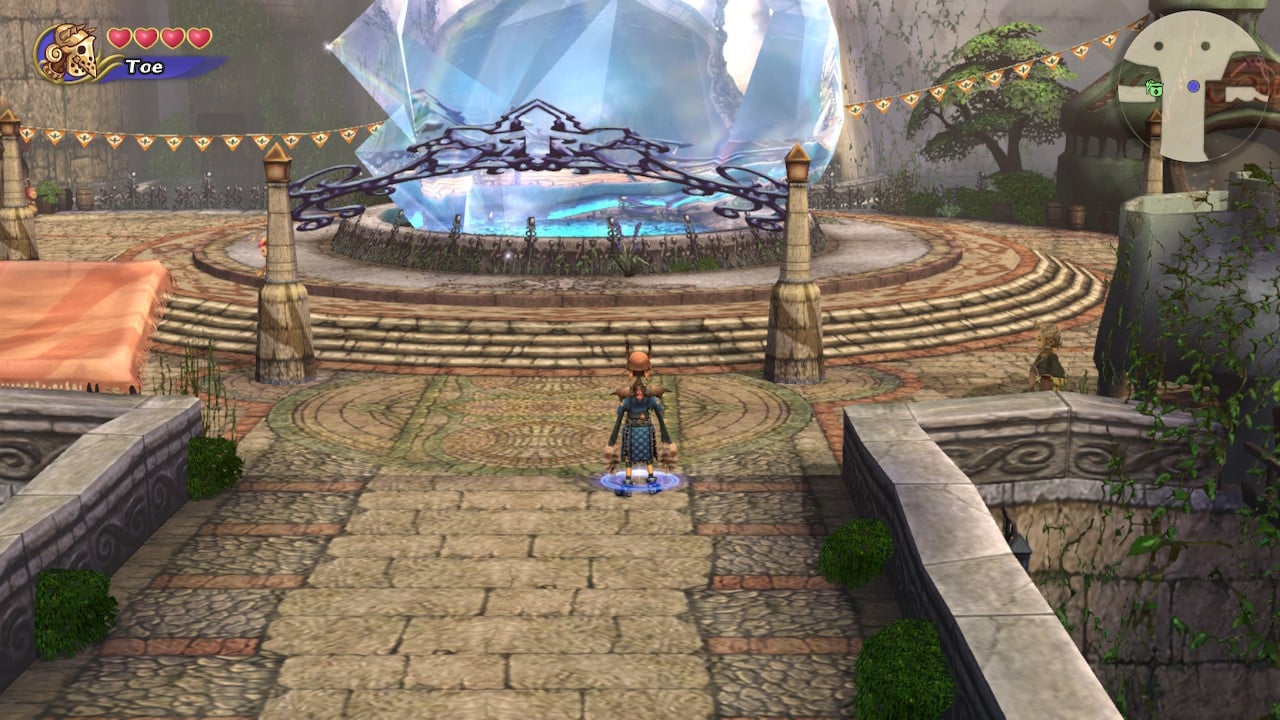This screenshot has width=1280, height=720.
Task: Select the blue player dot on the minimap
Action: coord(1194,86)
